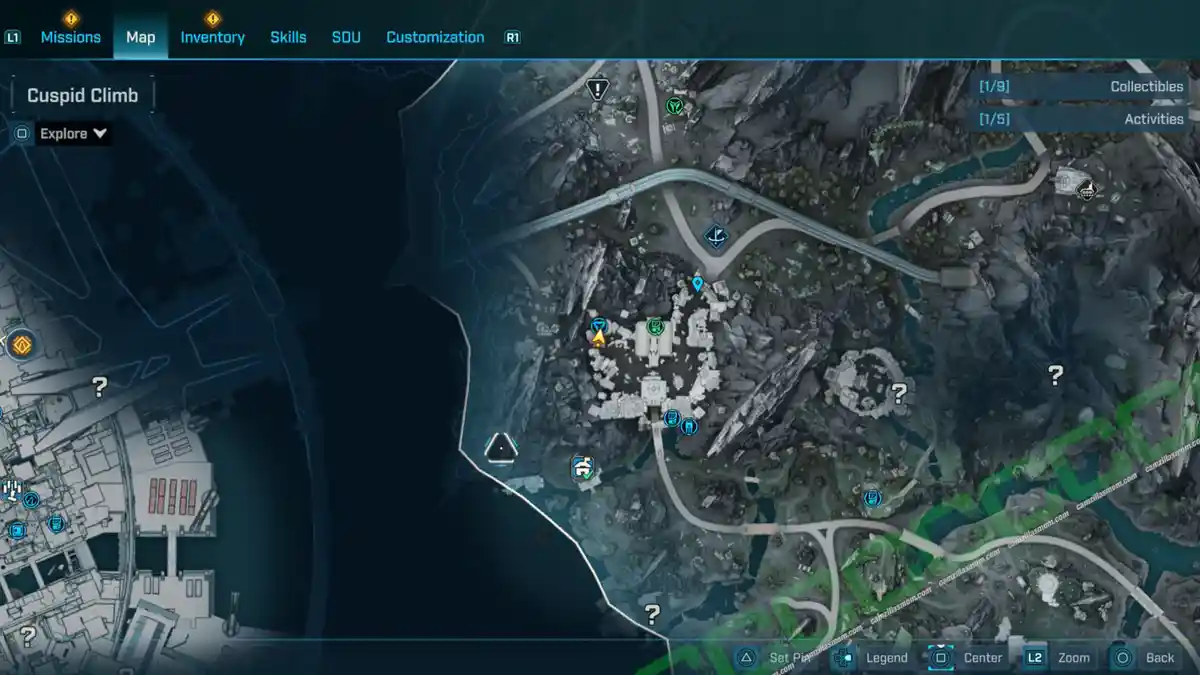
Task: Open the Missions tab
Action: tap(70, 37)
